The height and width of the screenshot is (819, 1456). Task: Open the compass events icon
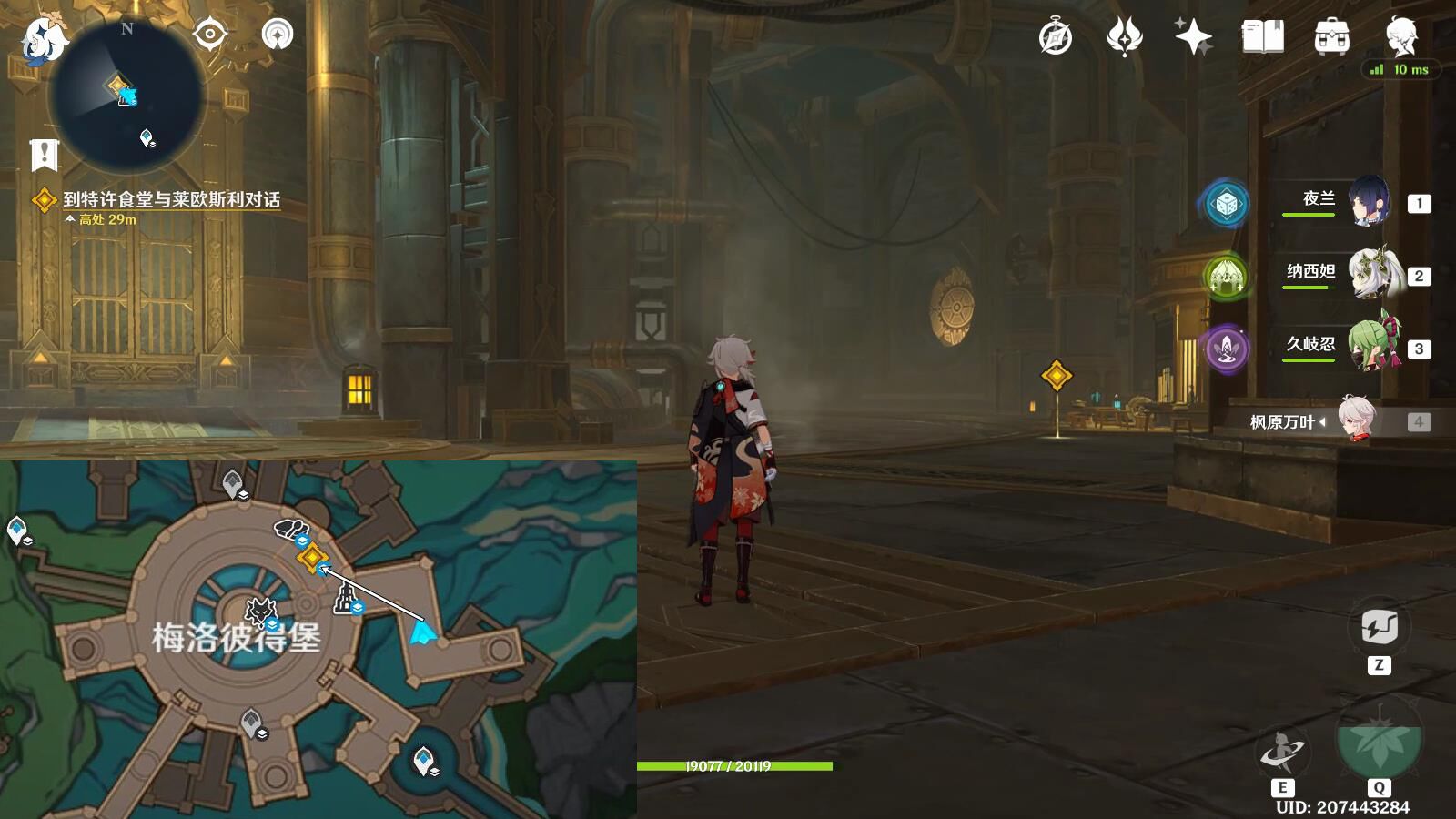coord(1056,38)
